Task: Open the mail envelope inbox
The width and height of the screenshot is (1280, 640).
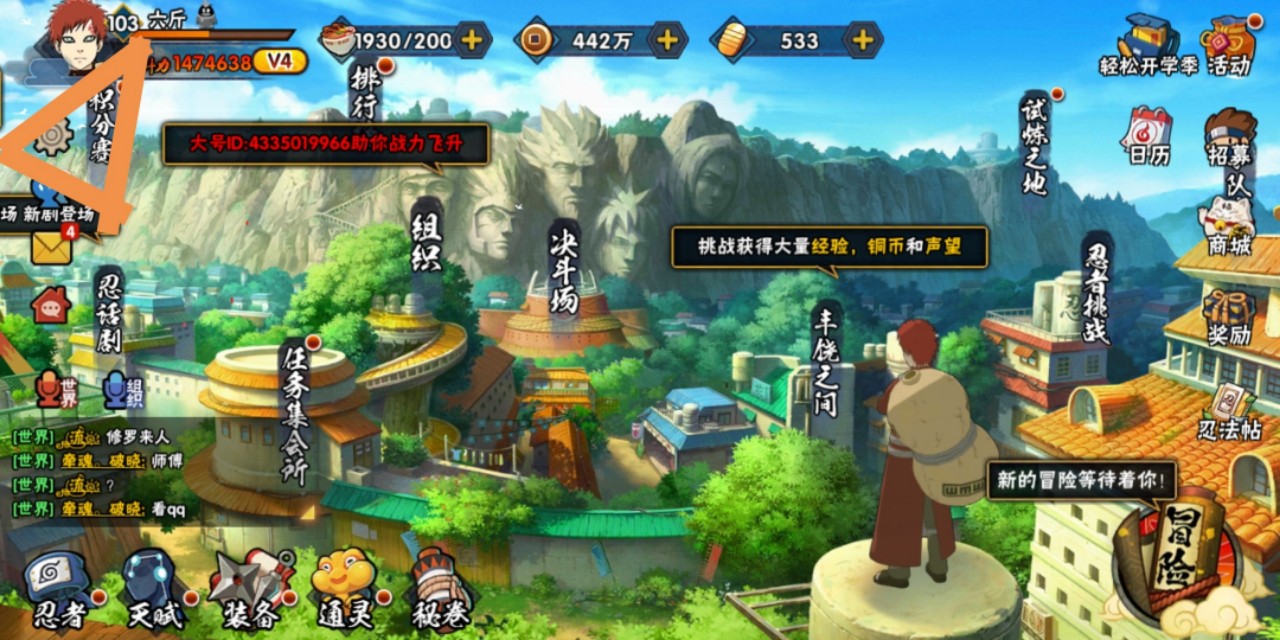Action: 51,247
